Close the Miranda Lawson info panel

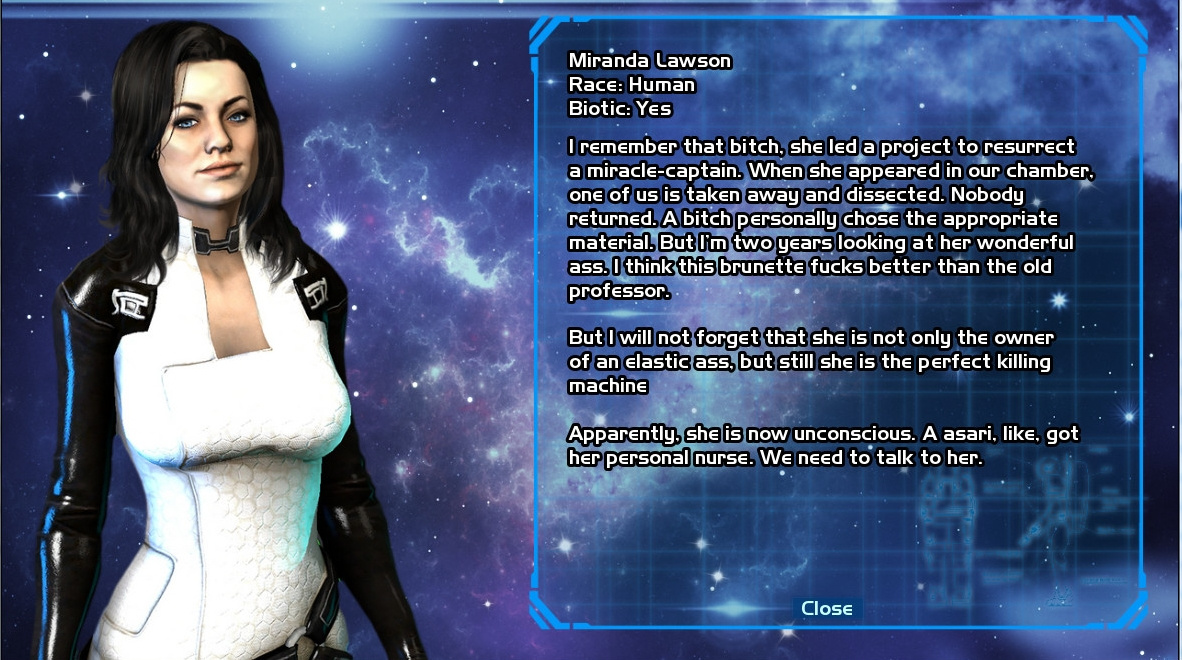[826, 608]
